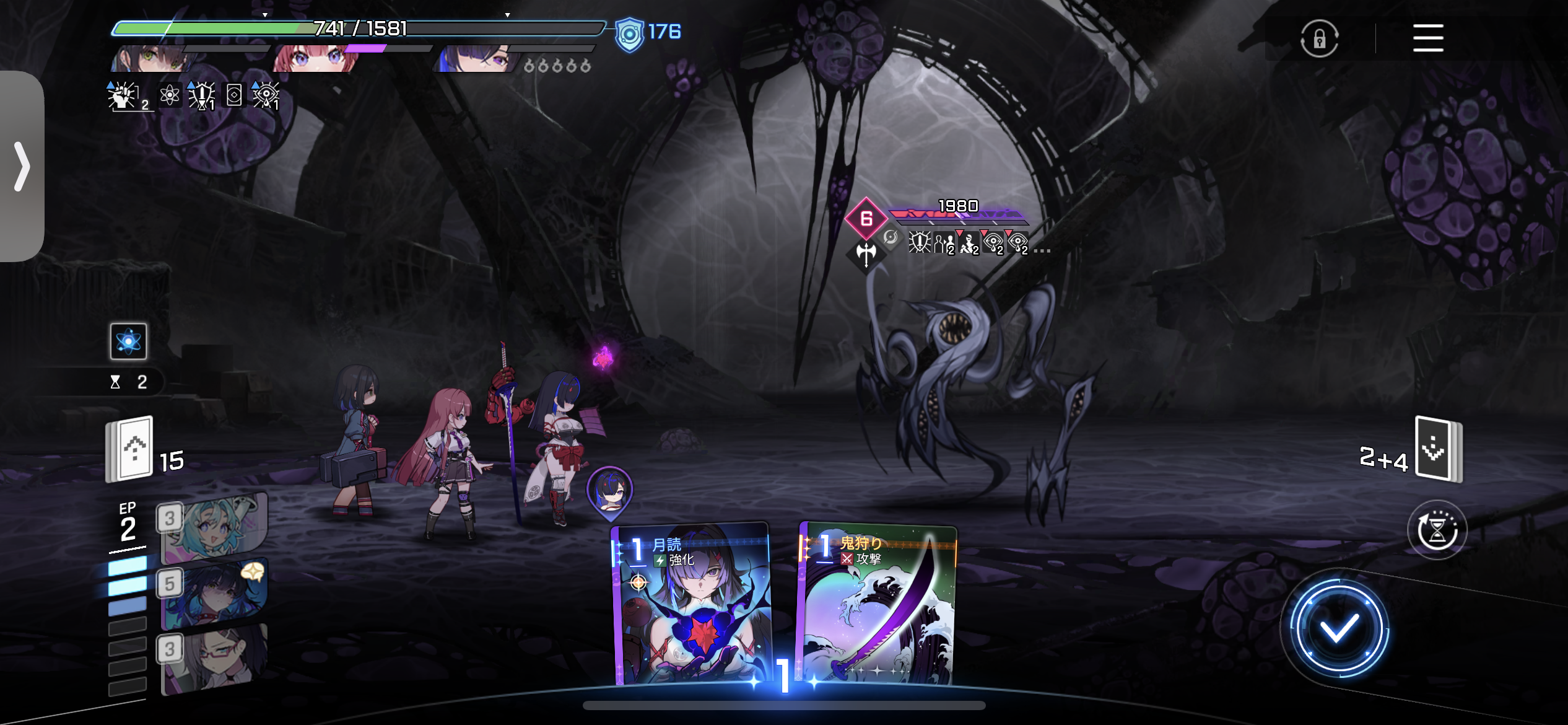Select the glasses character EP skill costing 3

coord(214,658)
